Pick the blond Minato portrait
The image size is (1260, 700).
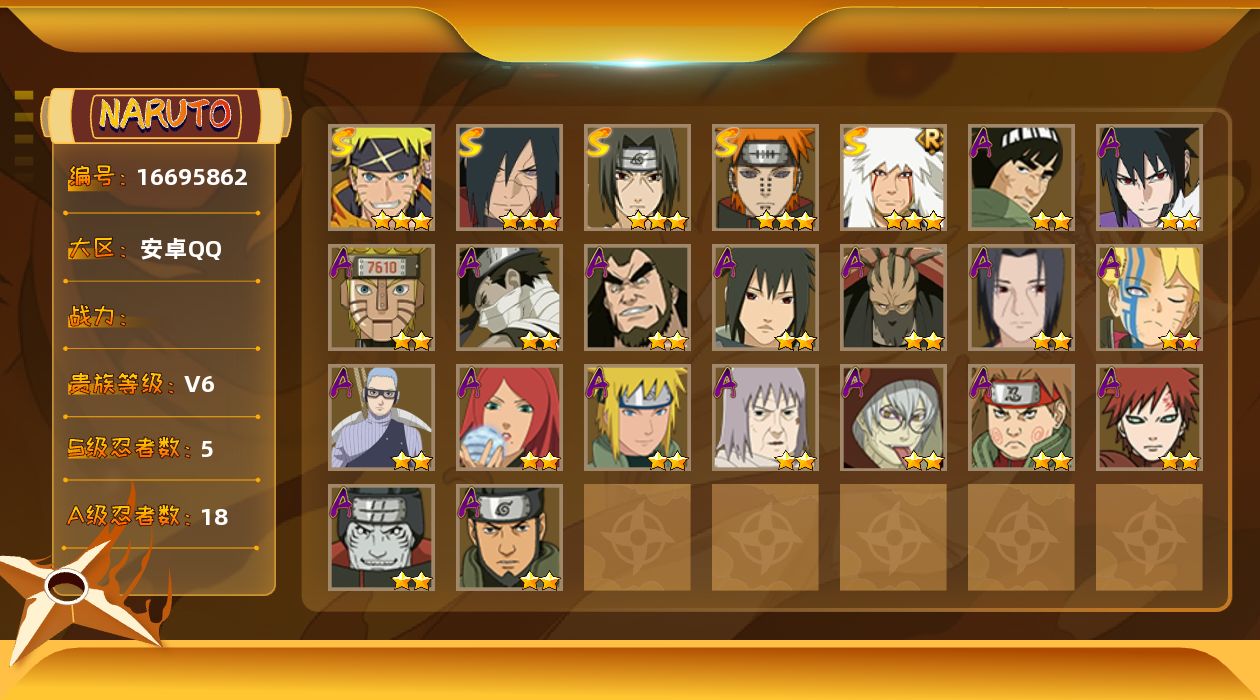coord(637,418)
